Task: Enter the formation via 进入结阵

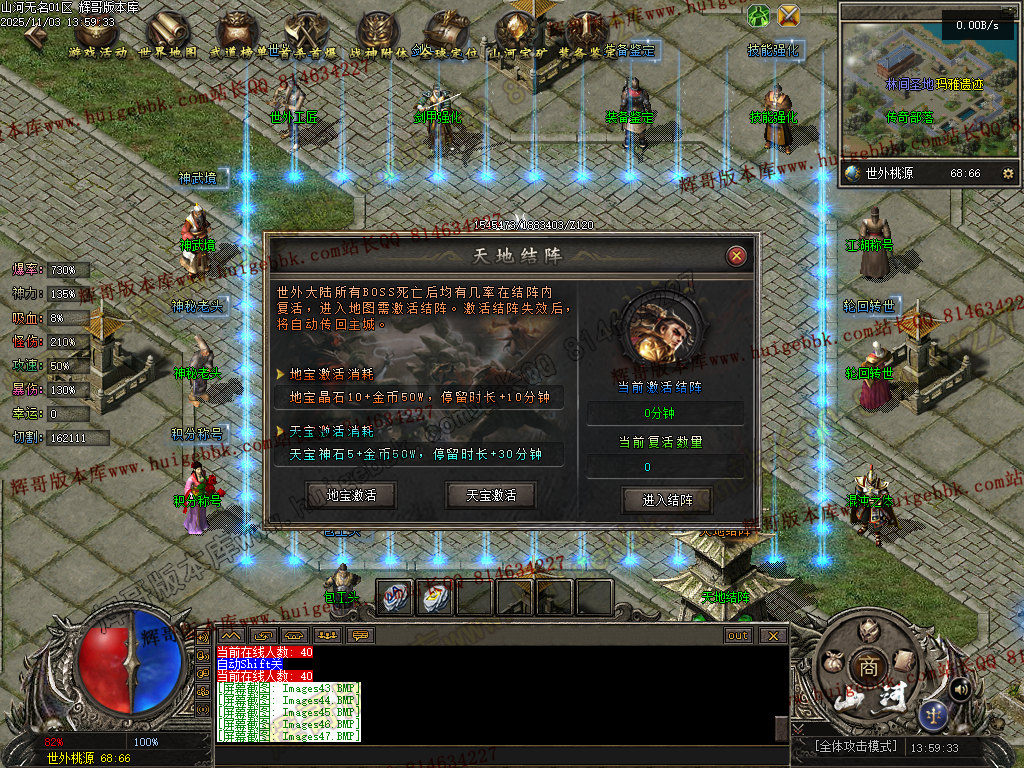Action: tap(667, 499)
